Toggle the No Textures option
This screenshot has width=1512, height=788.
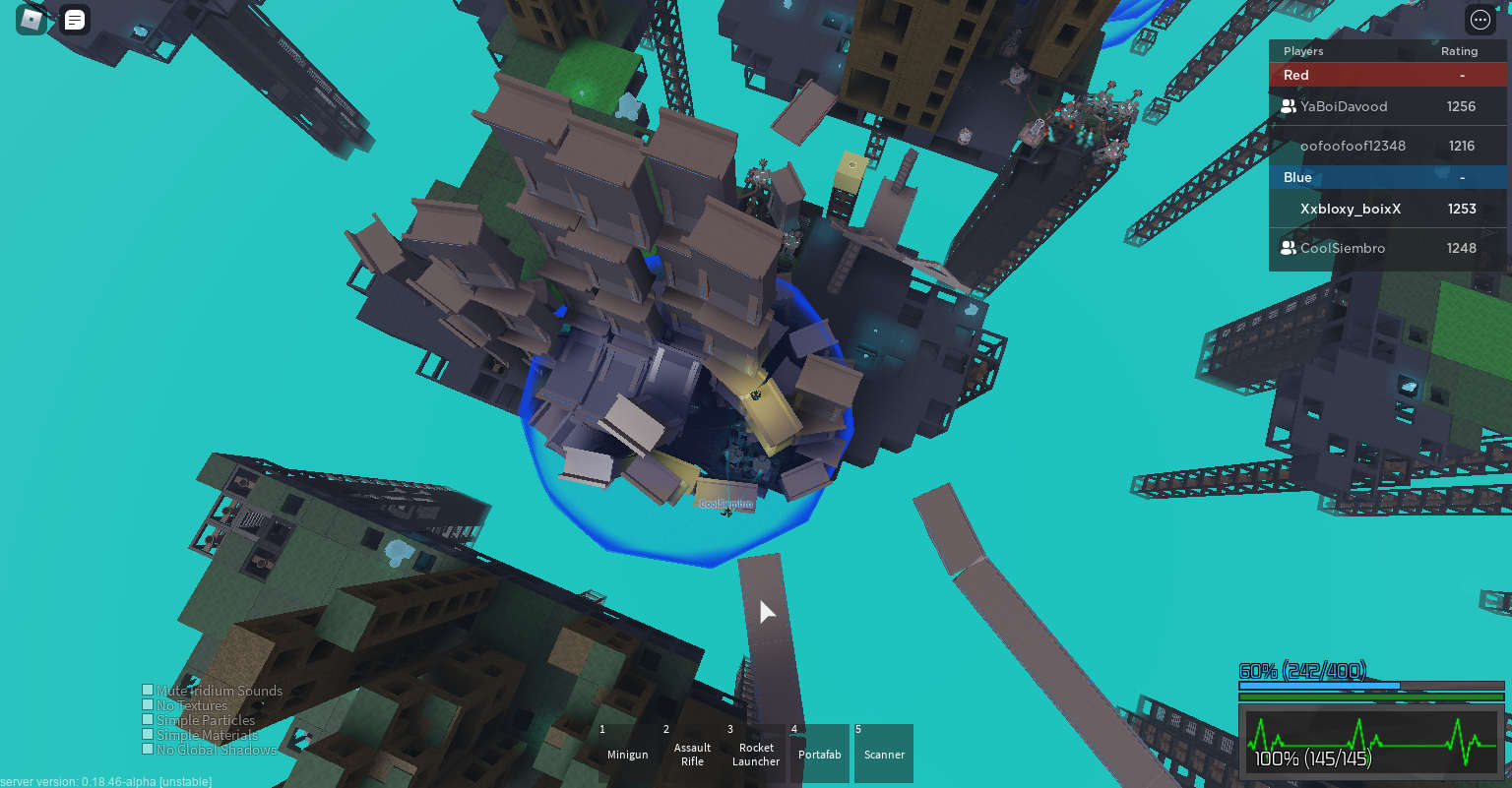147,704
